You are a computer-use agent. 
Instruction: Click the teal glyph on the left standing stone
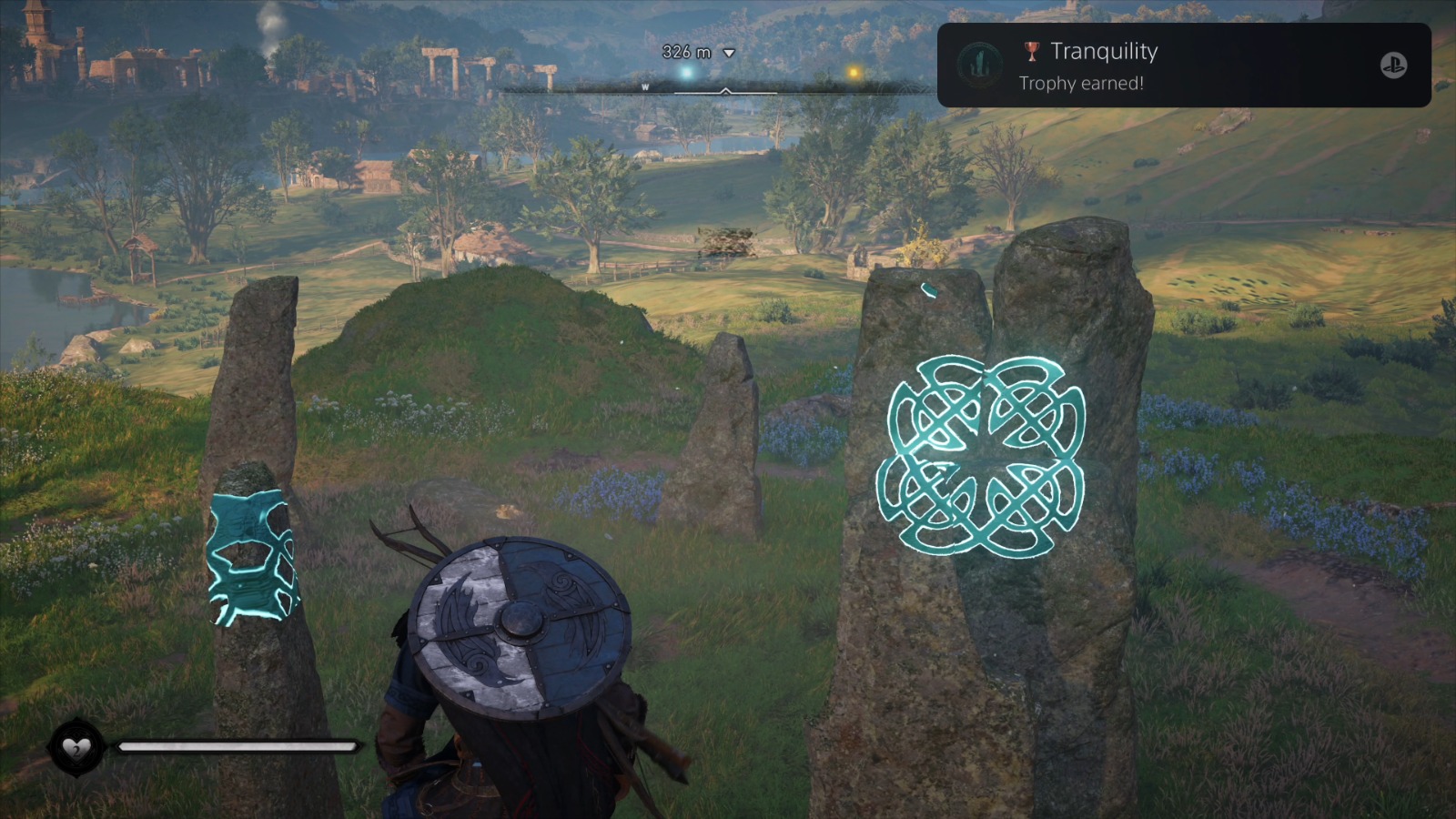click(249, 556)
